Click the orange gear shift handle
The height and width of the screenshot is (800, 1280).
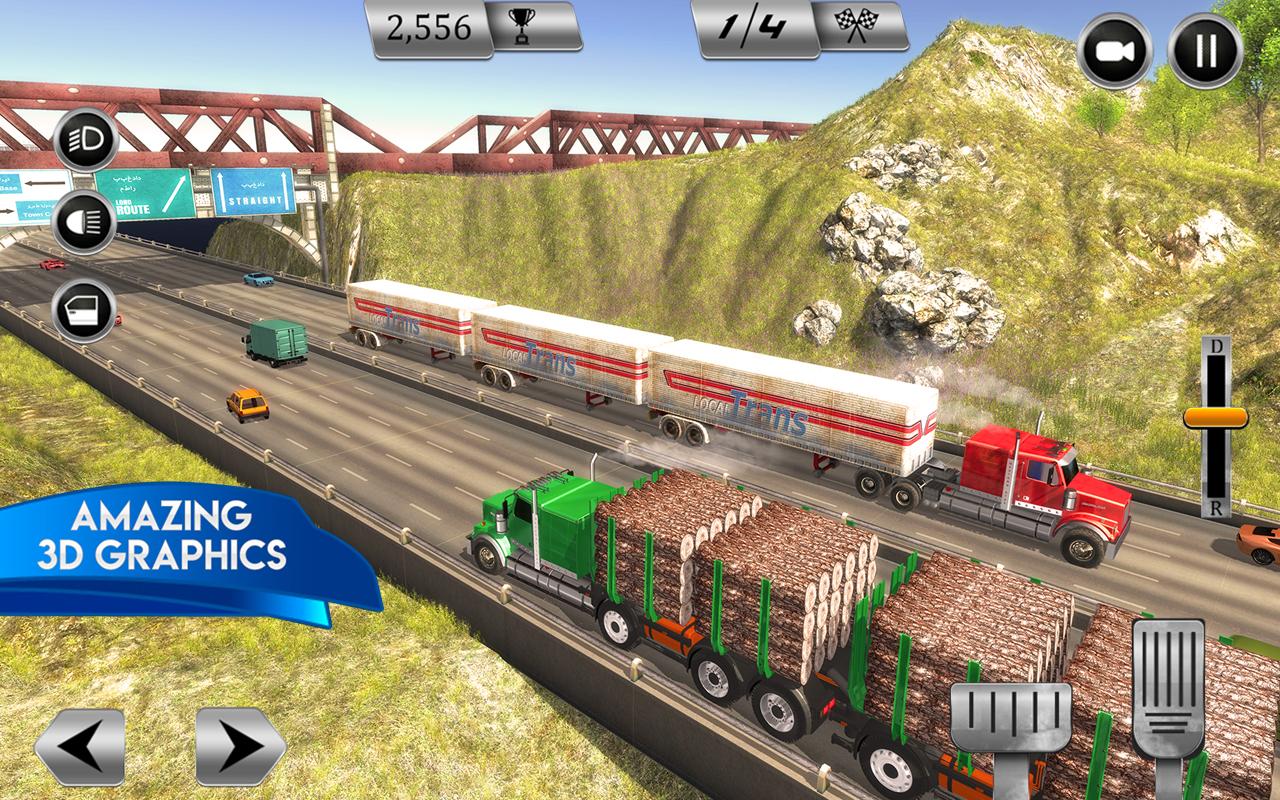pyautogui.click(x=1215, y=417)
